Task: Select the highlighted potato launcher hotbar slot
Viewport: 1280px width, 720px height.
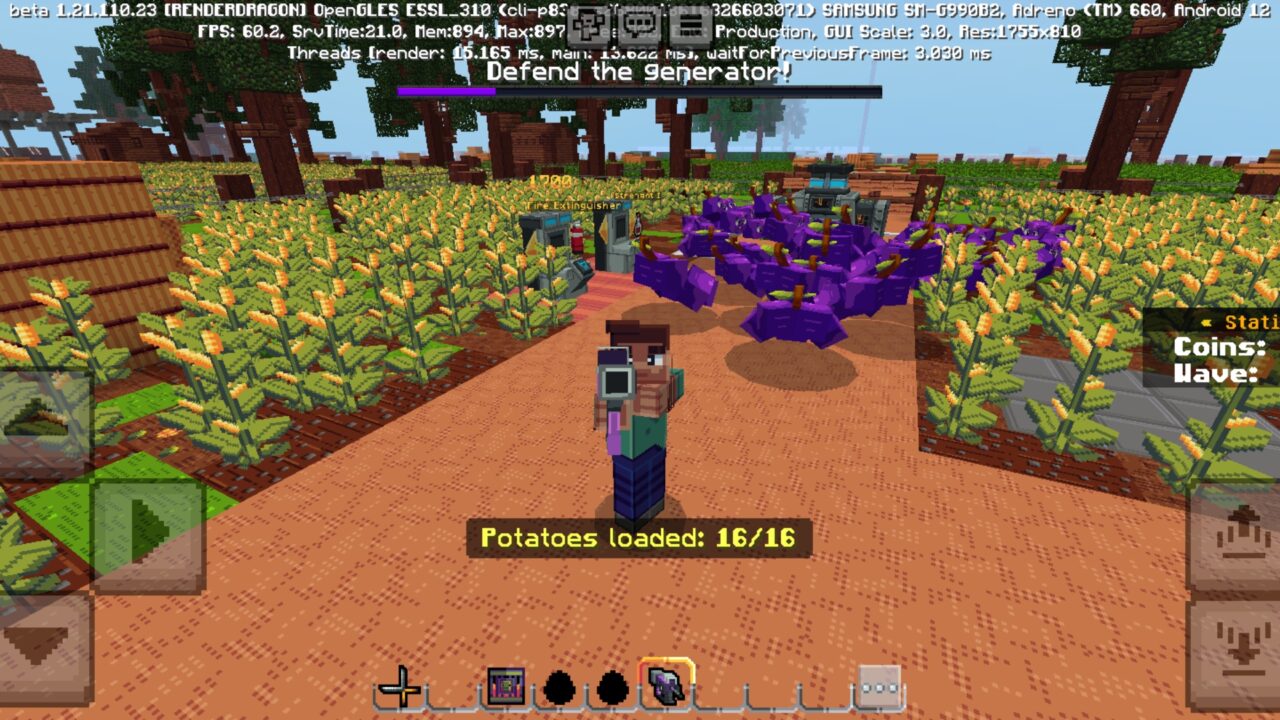Action: click(x=665, y=685)
